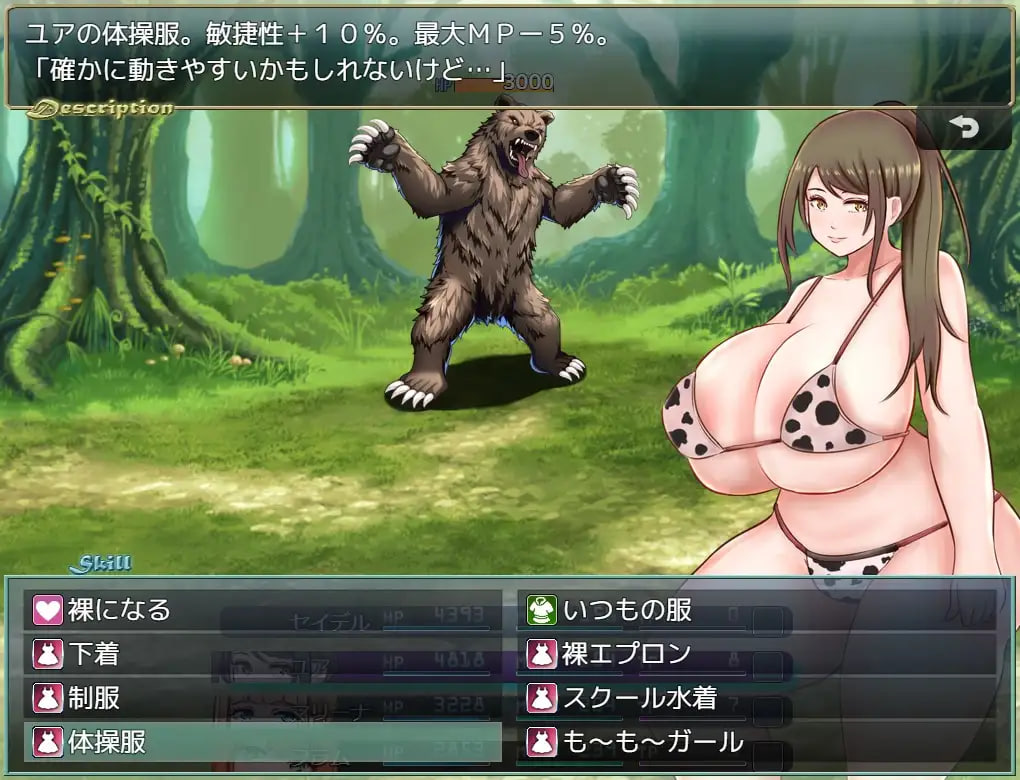Click the back arrow button
1020x780 pixels.
(x=964, y=129)
